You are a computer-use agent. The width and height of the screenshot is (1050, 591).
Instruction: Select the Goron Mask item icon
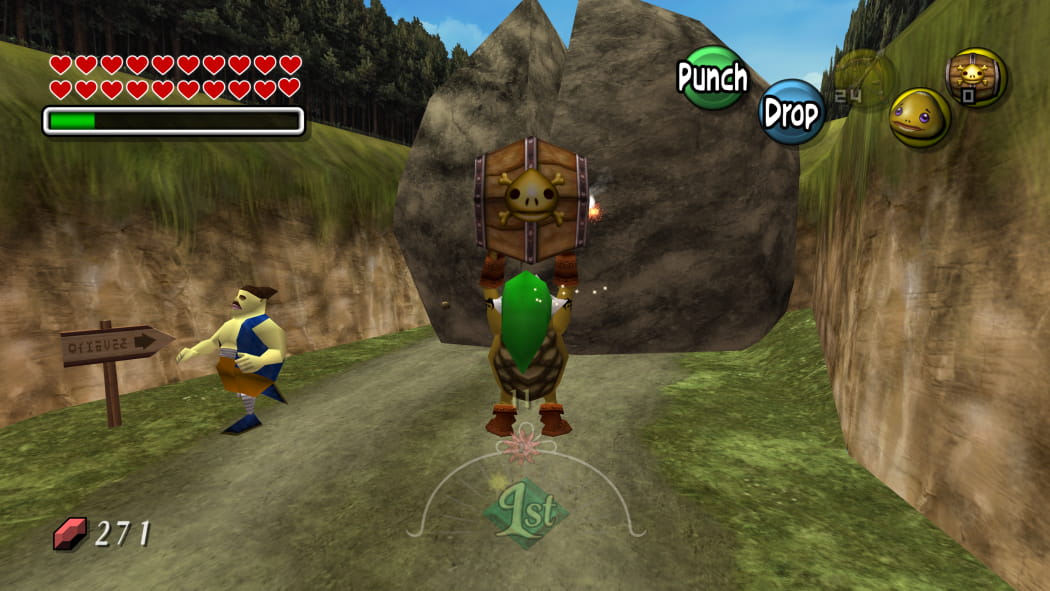click(x=920, y=117)
